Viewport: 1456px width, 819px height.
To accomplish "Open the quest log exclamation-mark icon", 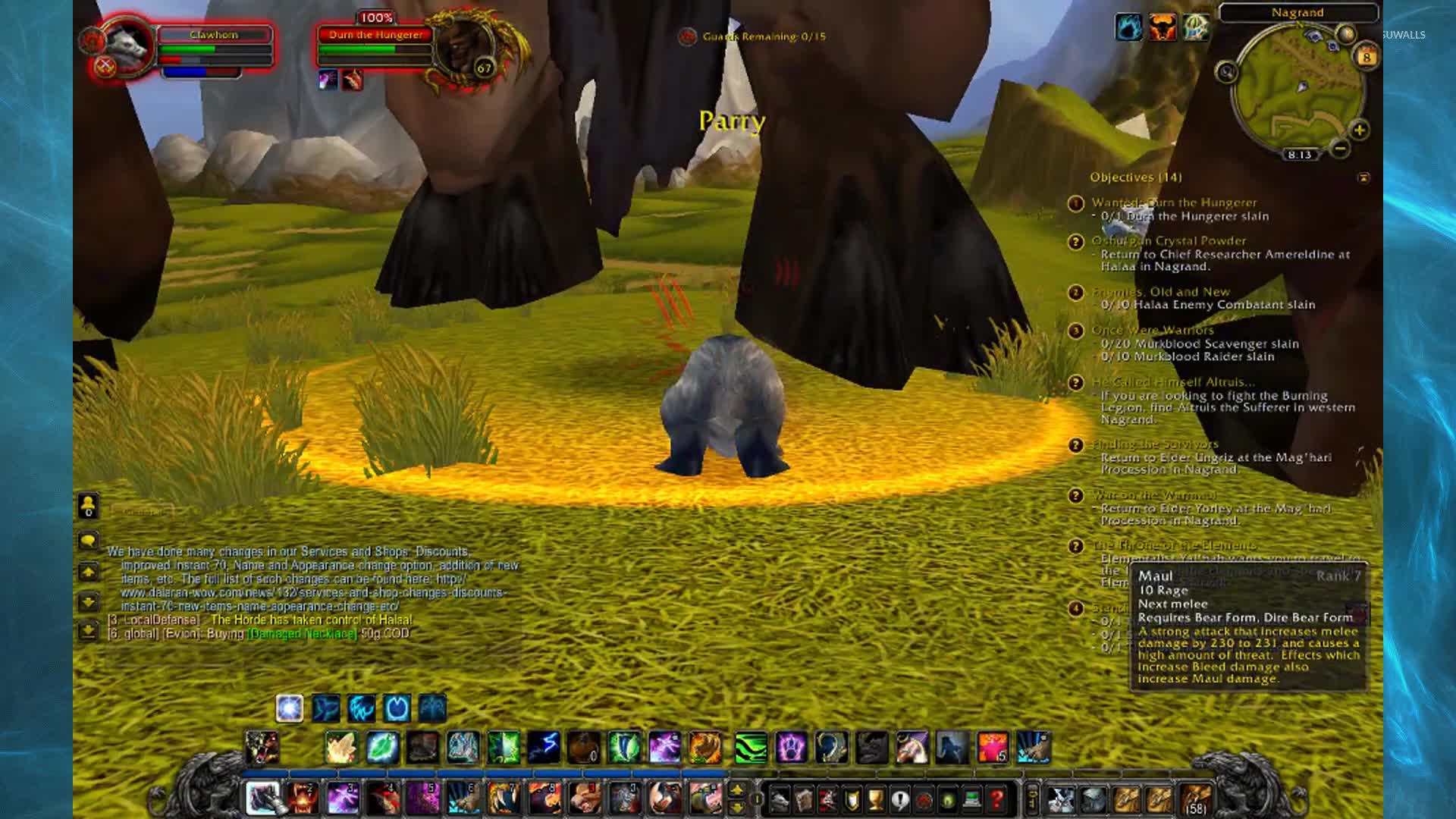I will pyautogui.click(x=899, y=799).
